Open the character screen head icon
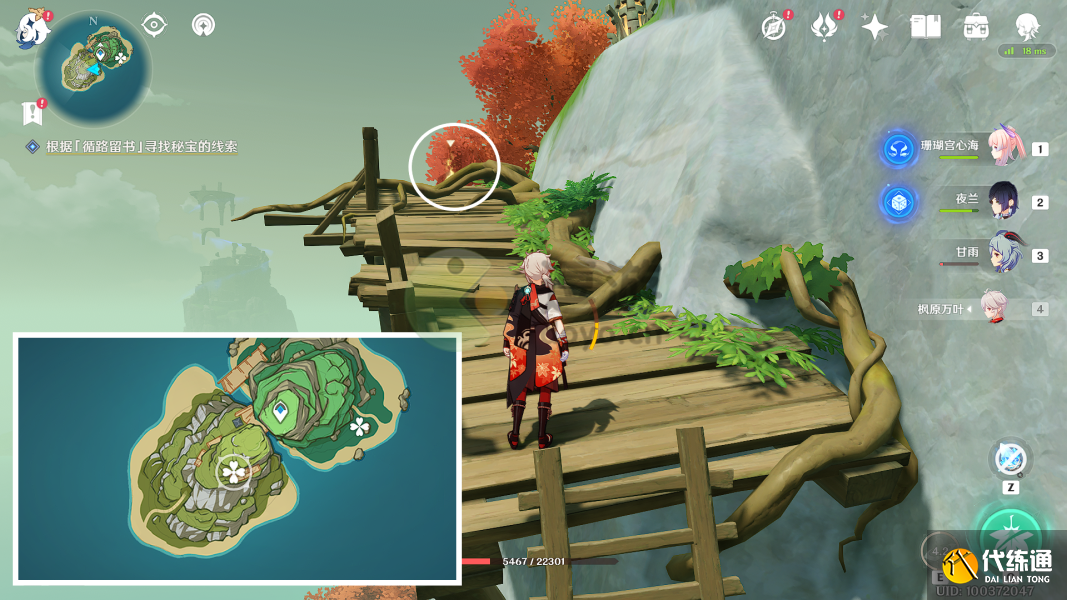 (x=1027, y=27)
